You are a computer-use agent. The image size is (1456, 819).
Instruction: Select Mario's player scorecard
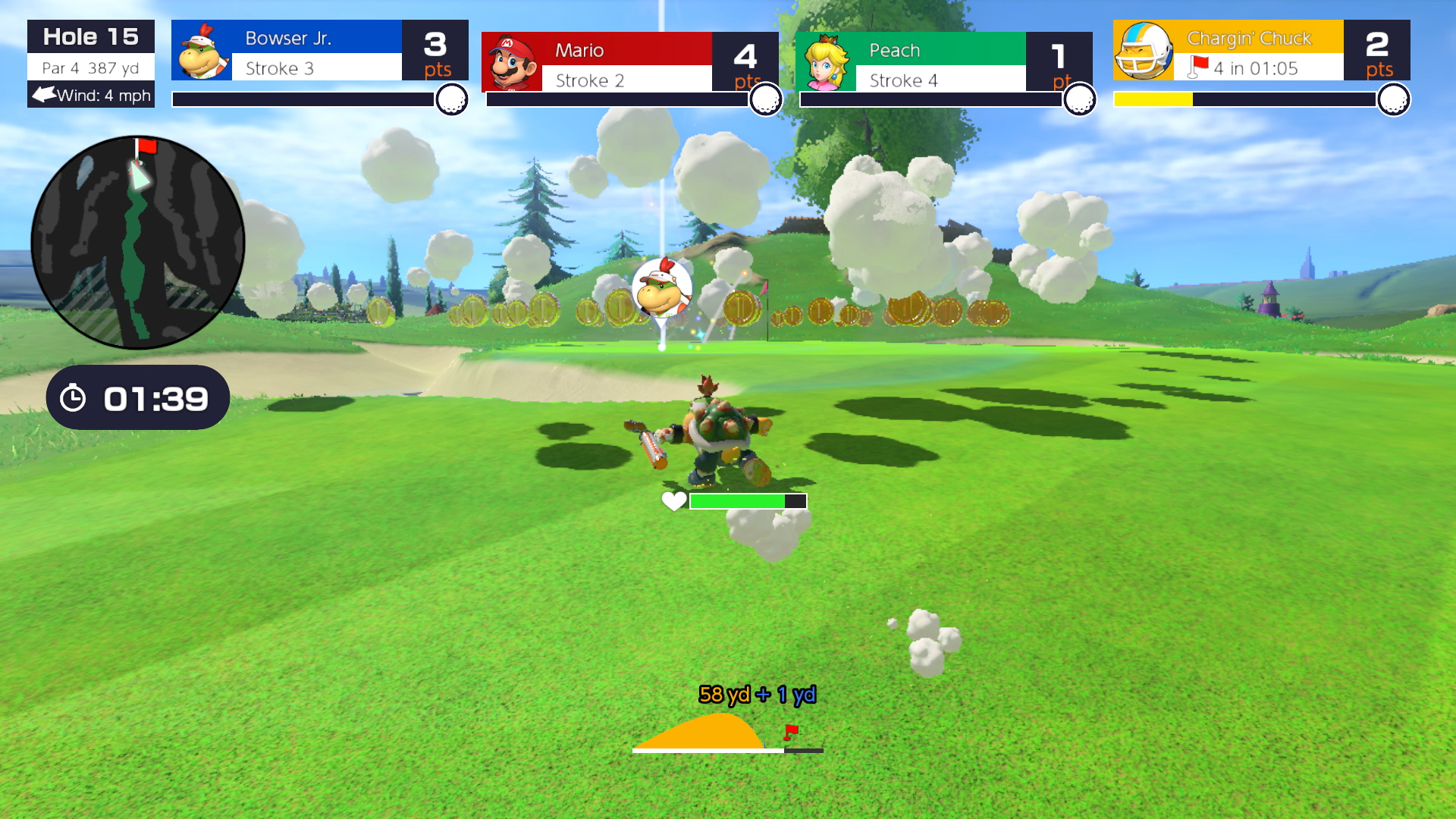(x=629, y=62)
